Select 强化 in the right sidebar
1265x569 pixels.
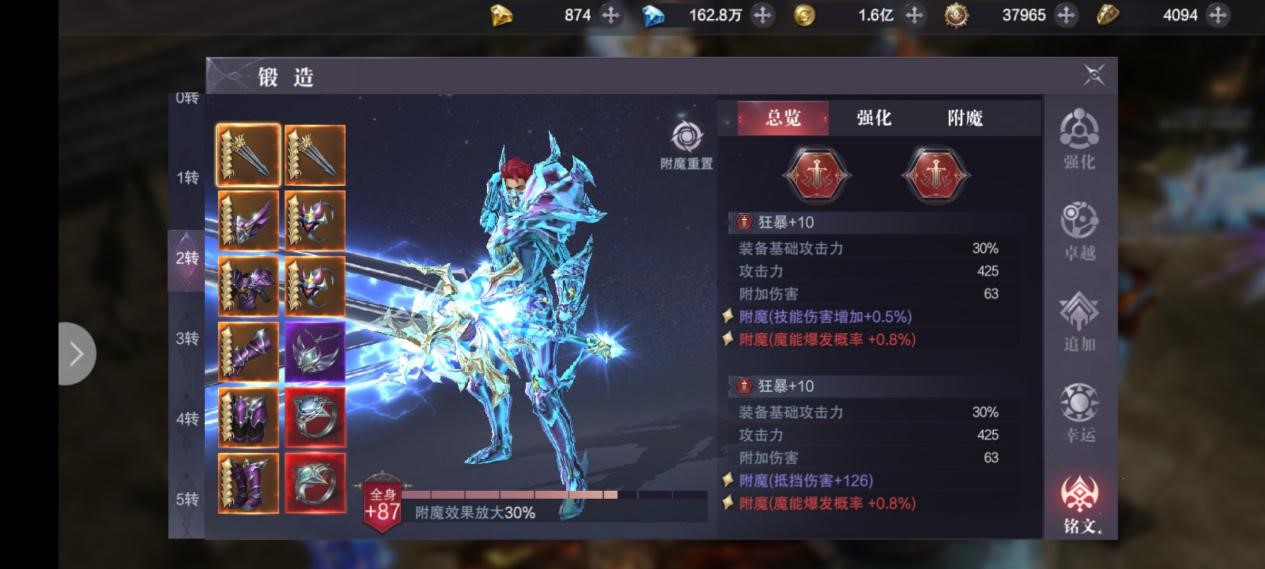pyautogui.click(x=1079, y=140)
